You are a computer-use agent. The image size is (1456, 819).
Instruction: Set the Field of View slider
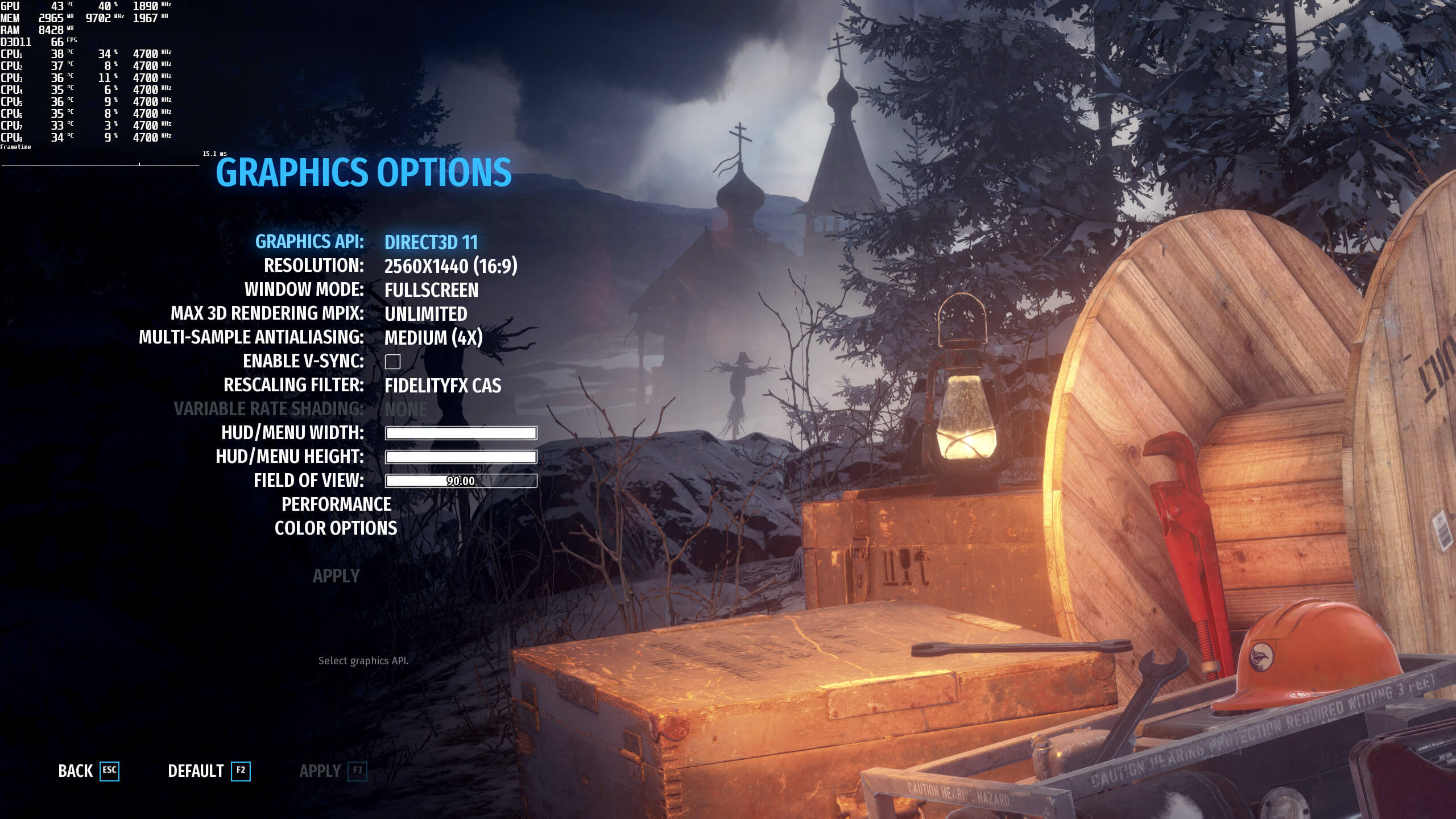[461, 481]
